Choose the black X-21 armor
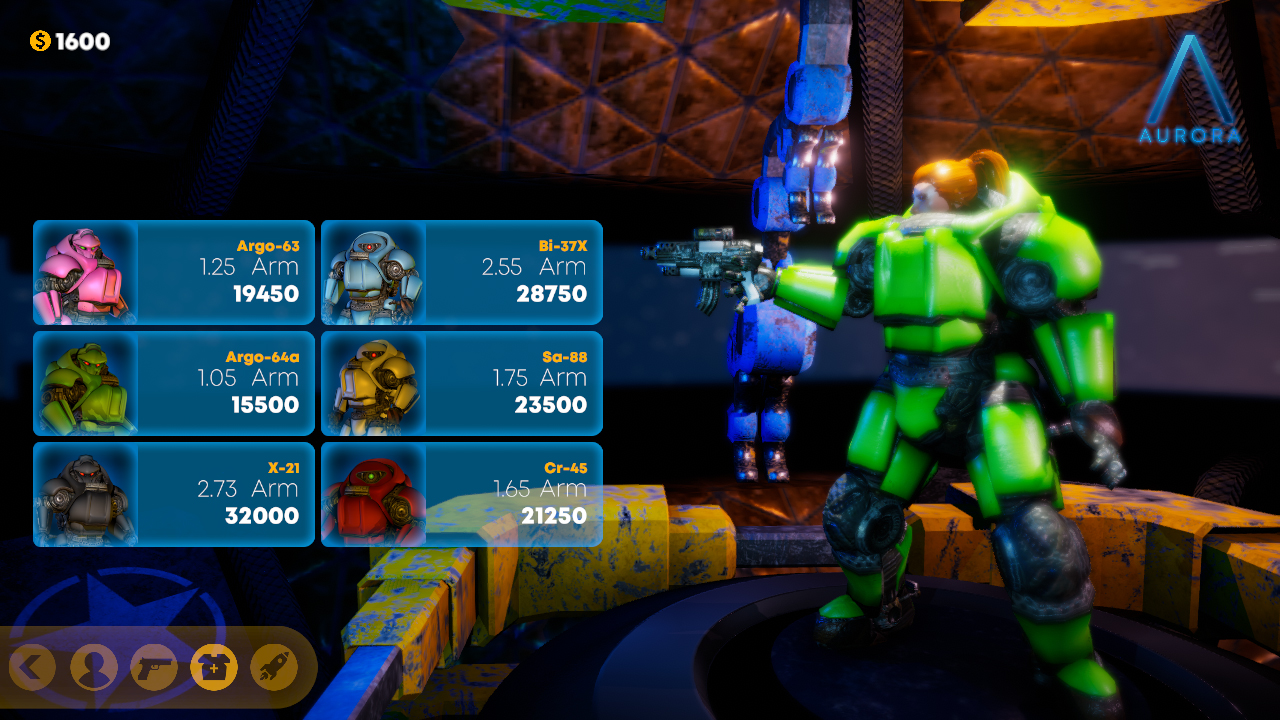The width and height of the screenshot is (1280, 720). pyautogui.click(x=174, y=495)
